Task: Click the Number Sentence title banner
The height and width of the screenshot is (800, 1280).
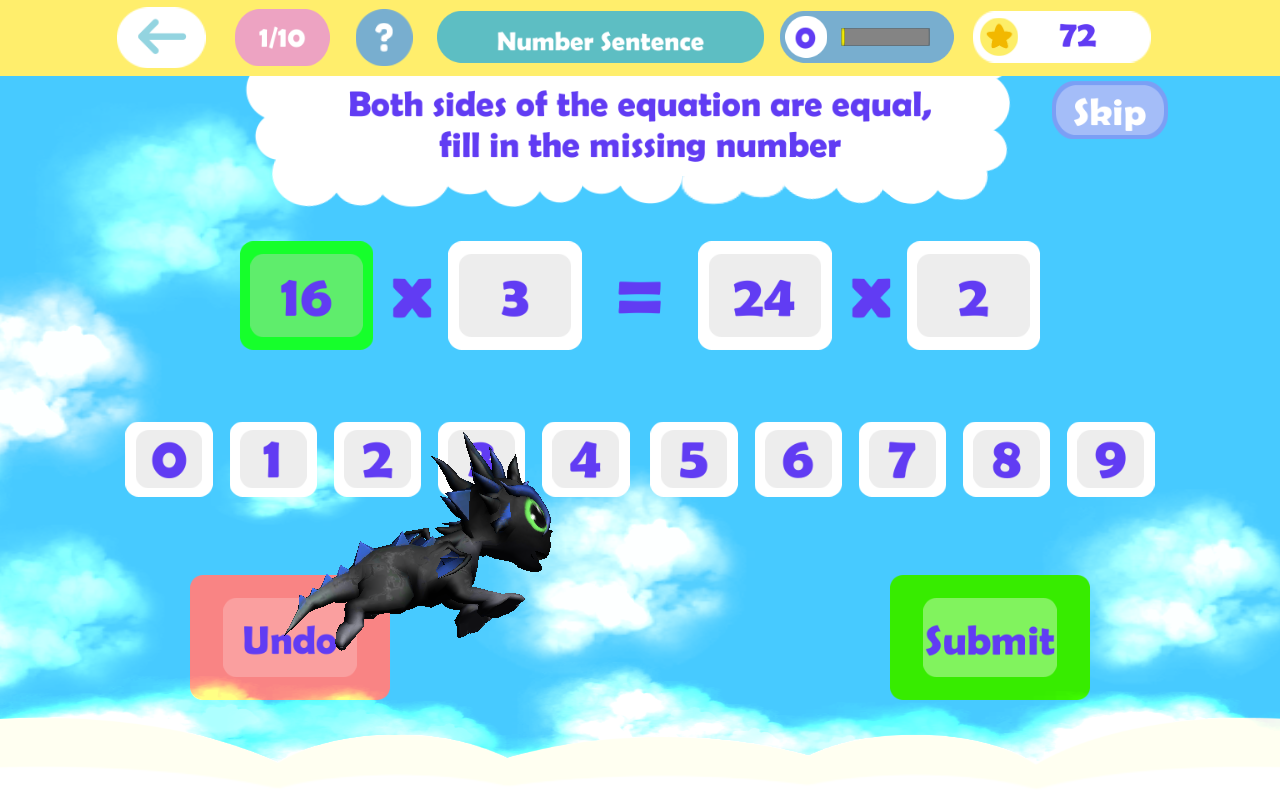Action: 600,37
